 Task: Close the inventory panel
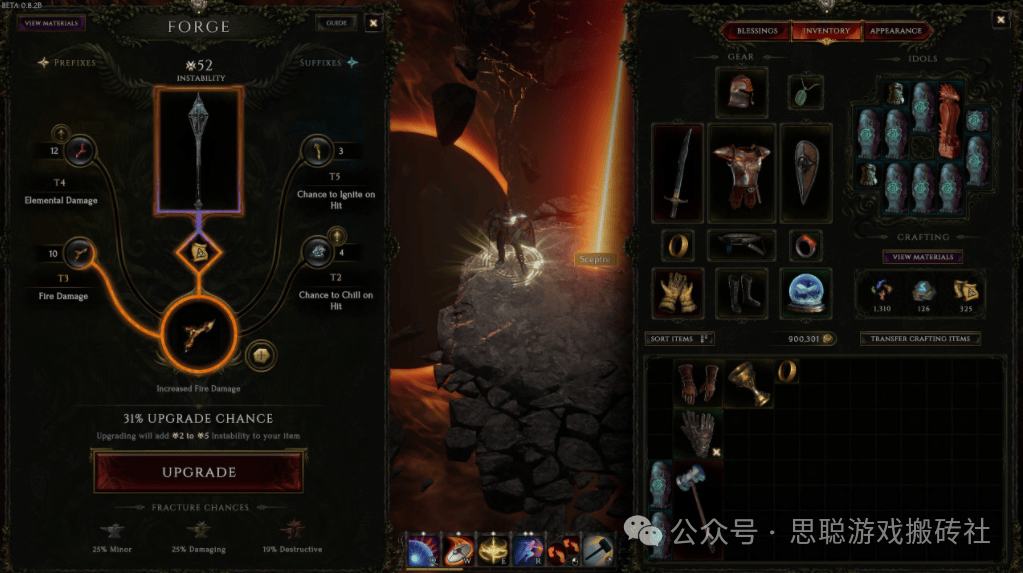pyautogui.click(x=1000, y=19)
